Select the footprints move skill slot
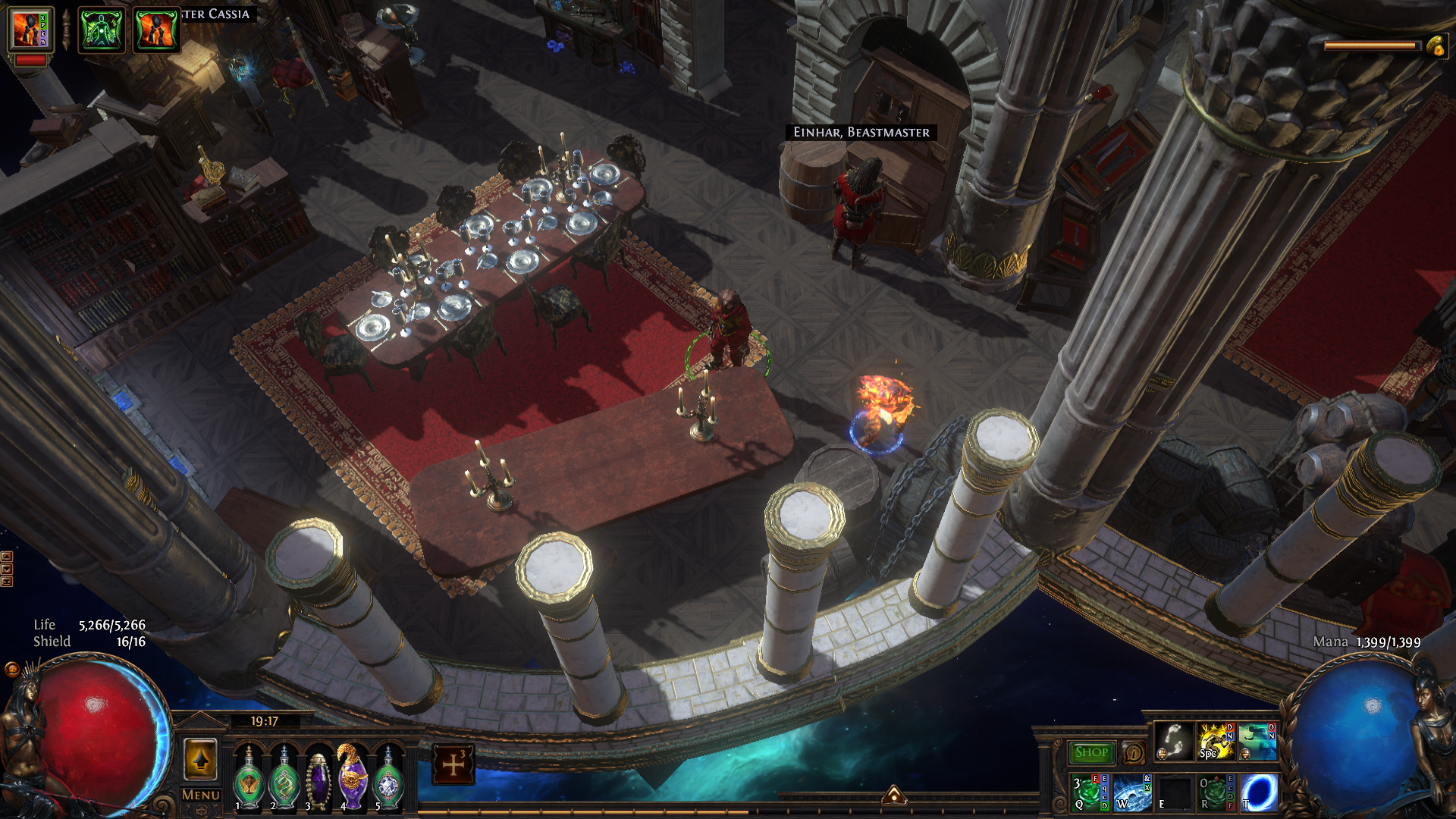This screenshot has width=1456, height=819. click(1174, 741)
